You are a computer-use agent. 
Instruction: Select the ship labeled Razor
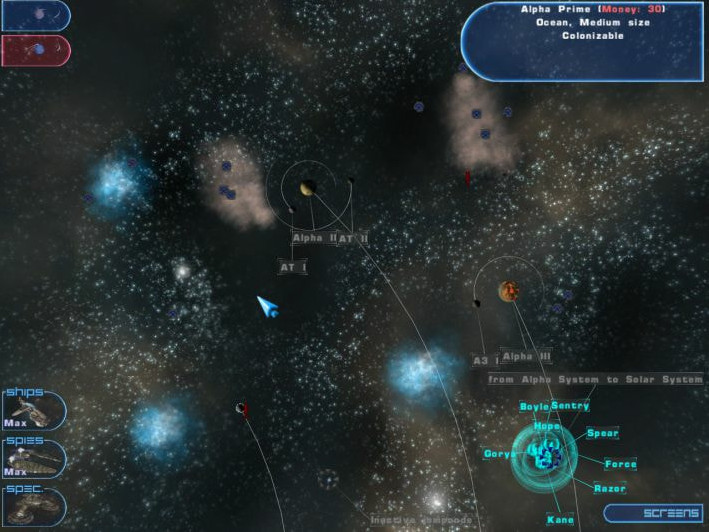pos(609,488)
